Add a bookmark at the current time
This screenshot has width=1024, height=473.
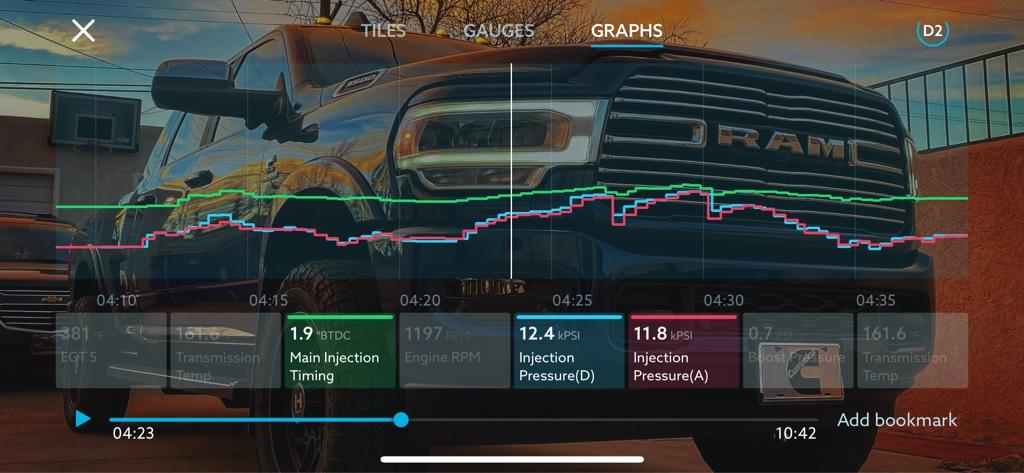[x=897, y=420]
